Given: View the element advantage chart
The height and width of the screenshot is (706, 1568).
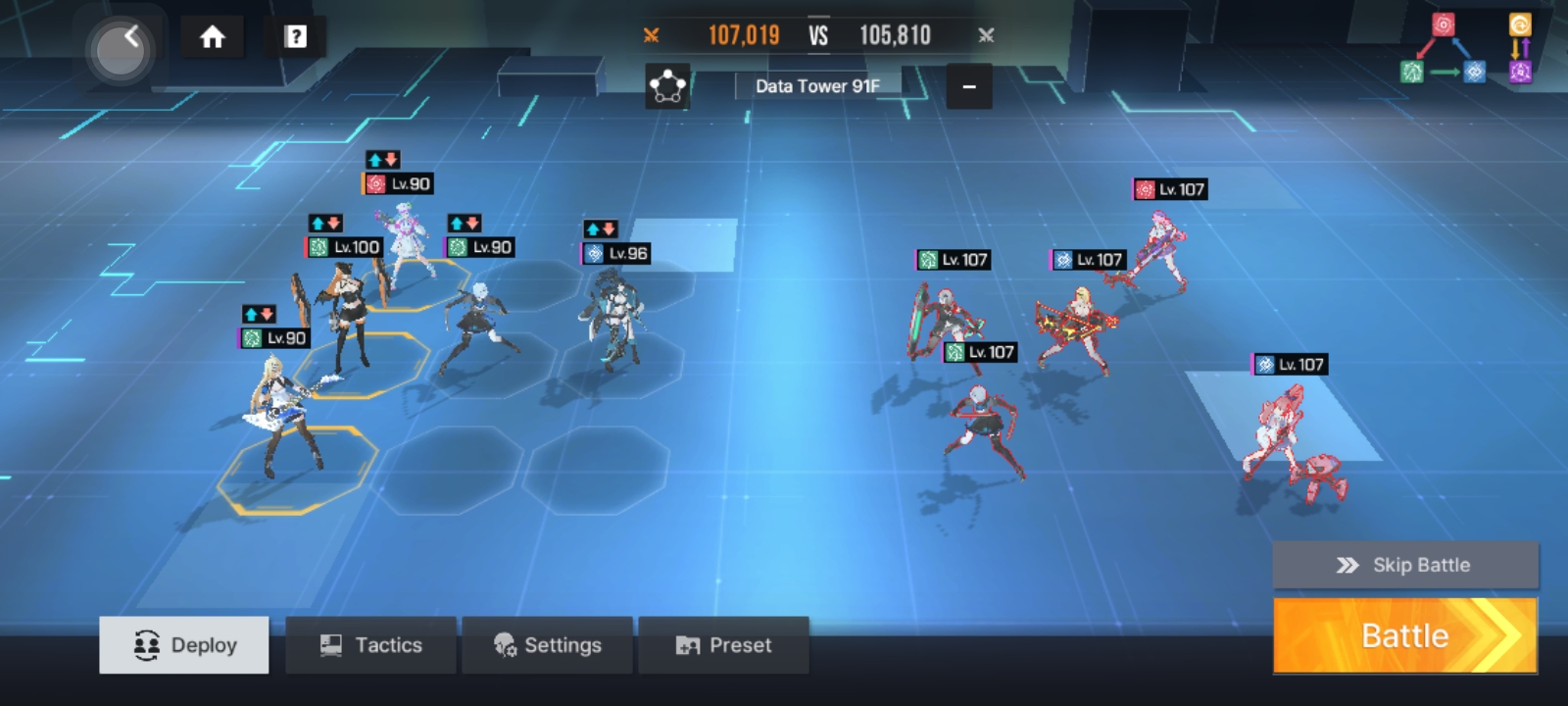Looking at the screenshot, I should click(x=1466, y=49).
